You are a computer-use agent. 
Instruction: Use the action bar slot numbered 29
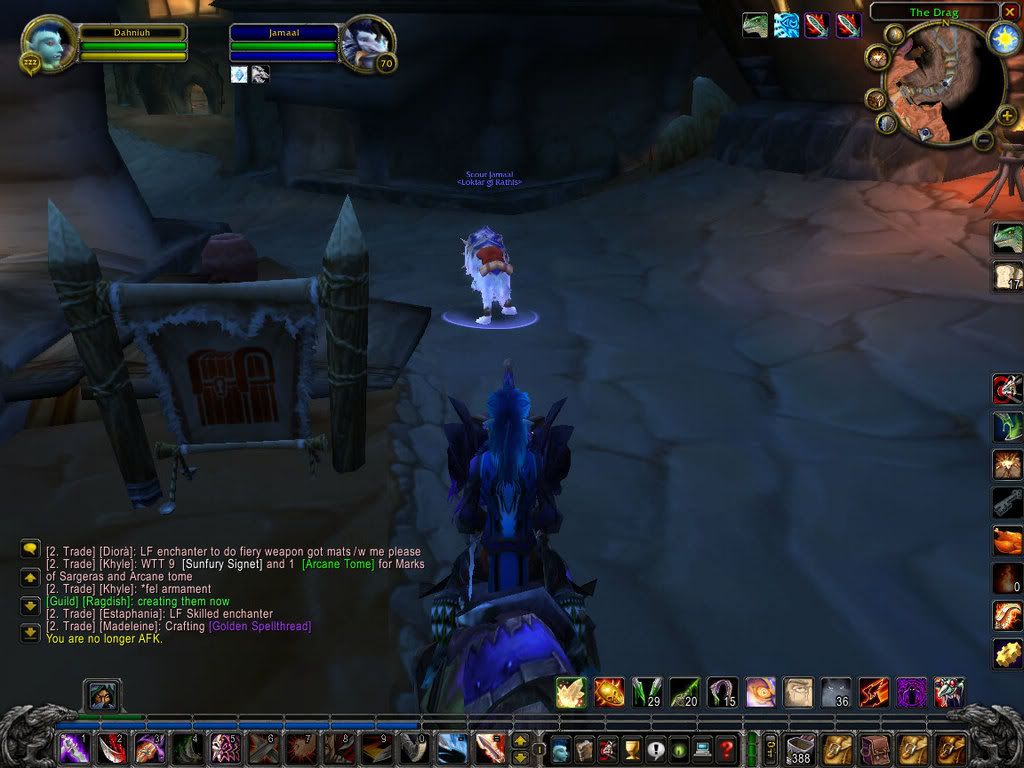(x=646, y=691)
